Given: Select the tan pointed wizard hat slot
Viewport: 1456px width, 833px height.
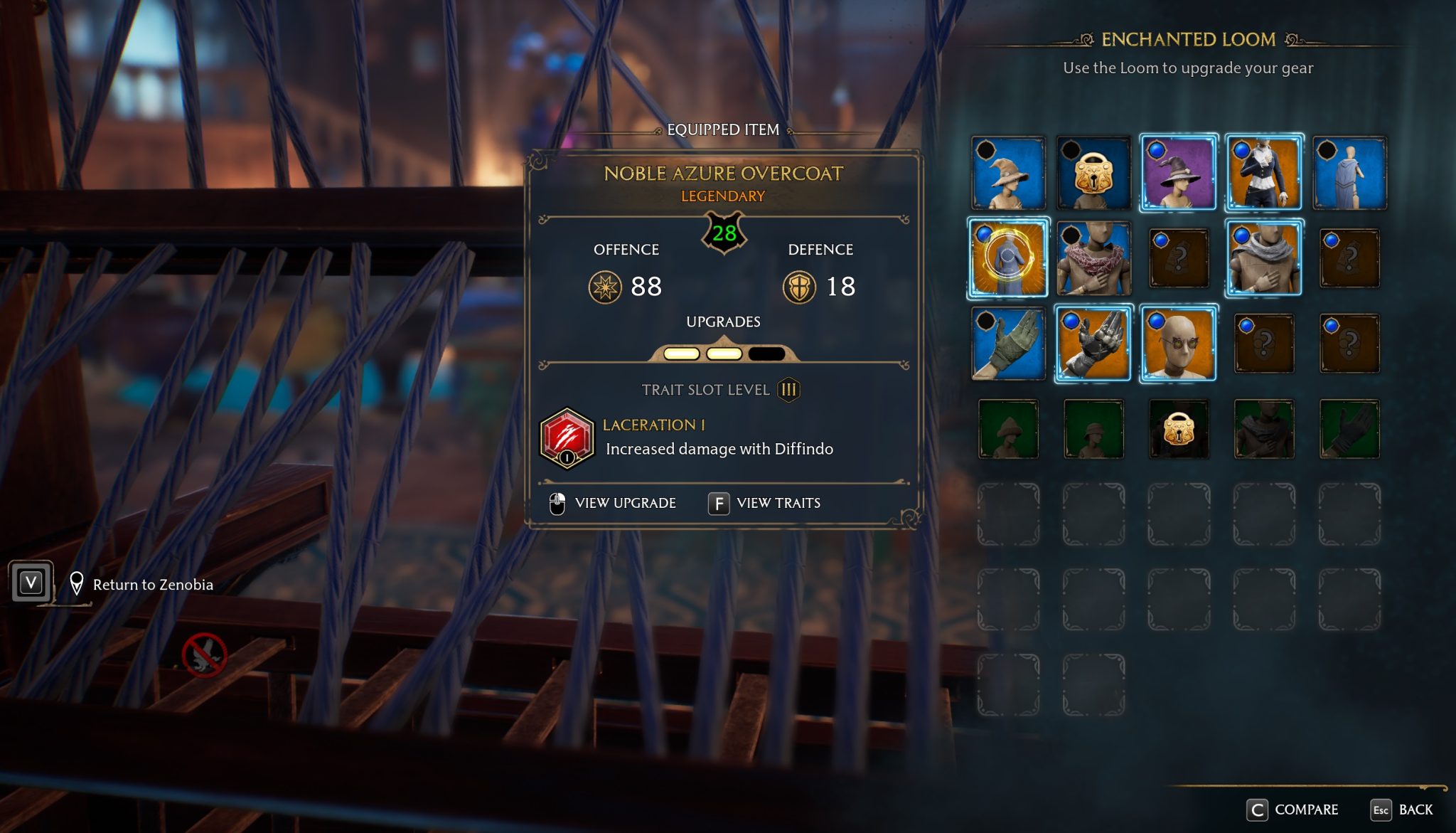Looking at the screenshot, I should (x=1008, y=173).
